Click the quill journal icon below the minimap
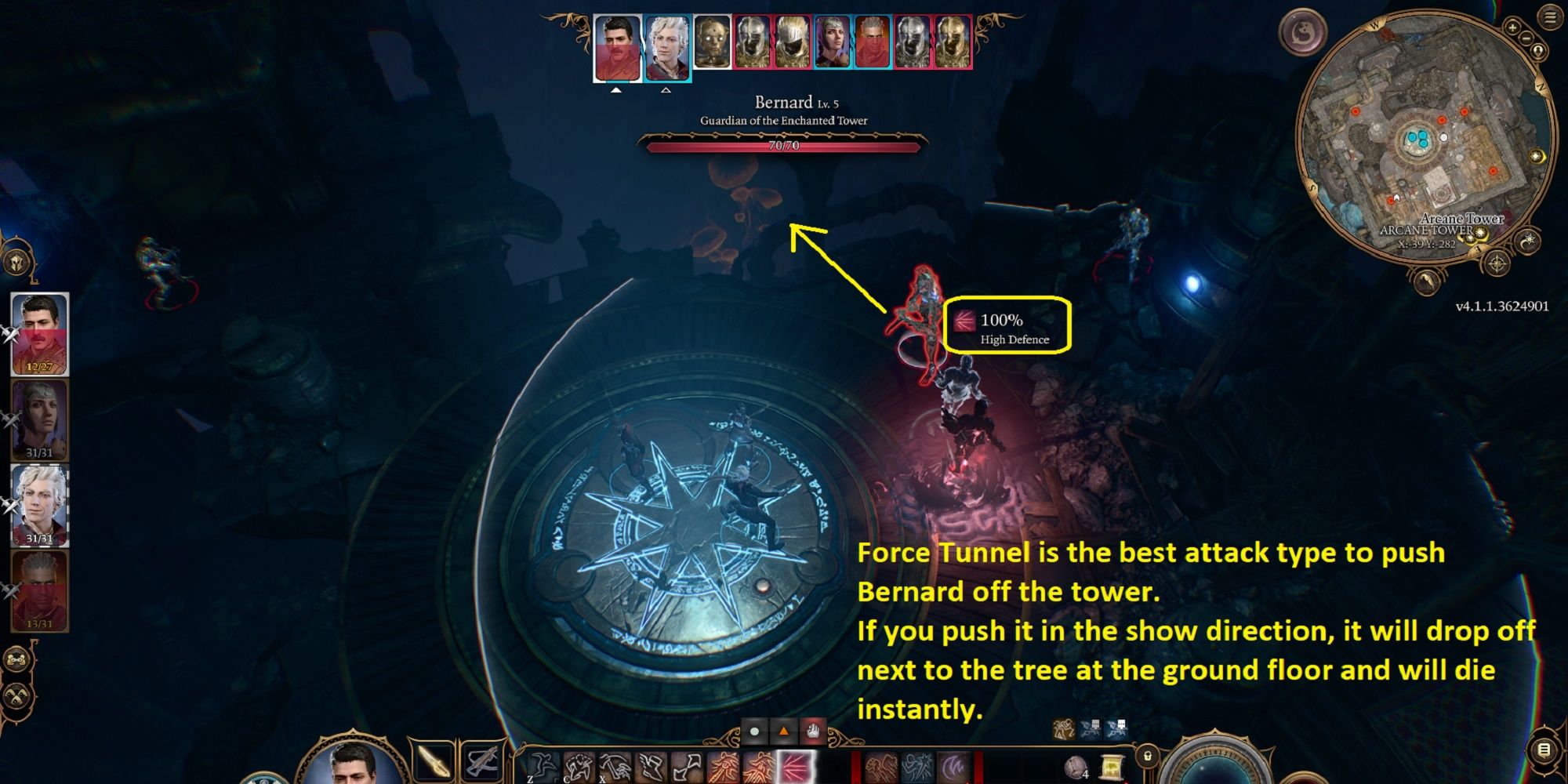Image resolution: width=1568 pixels, height=784 pixels. (1426, 281)
